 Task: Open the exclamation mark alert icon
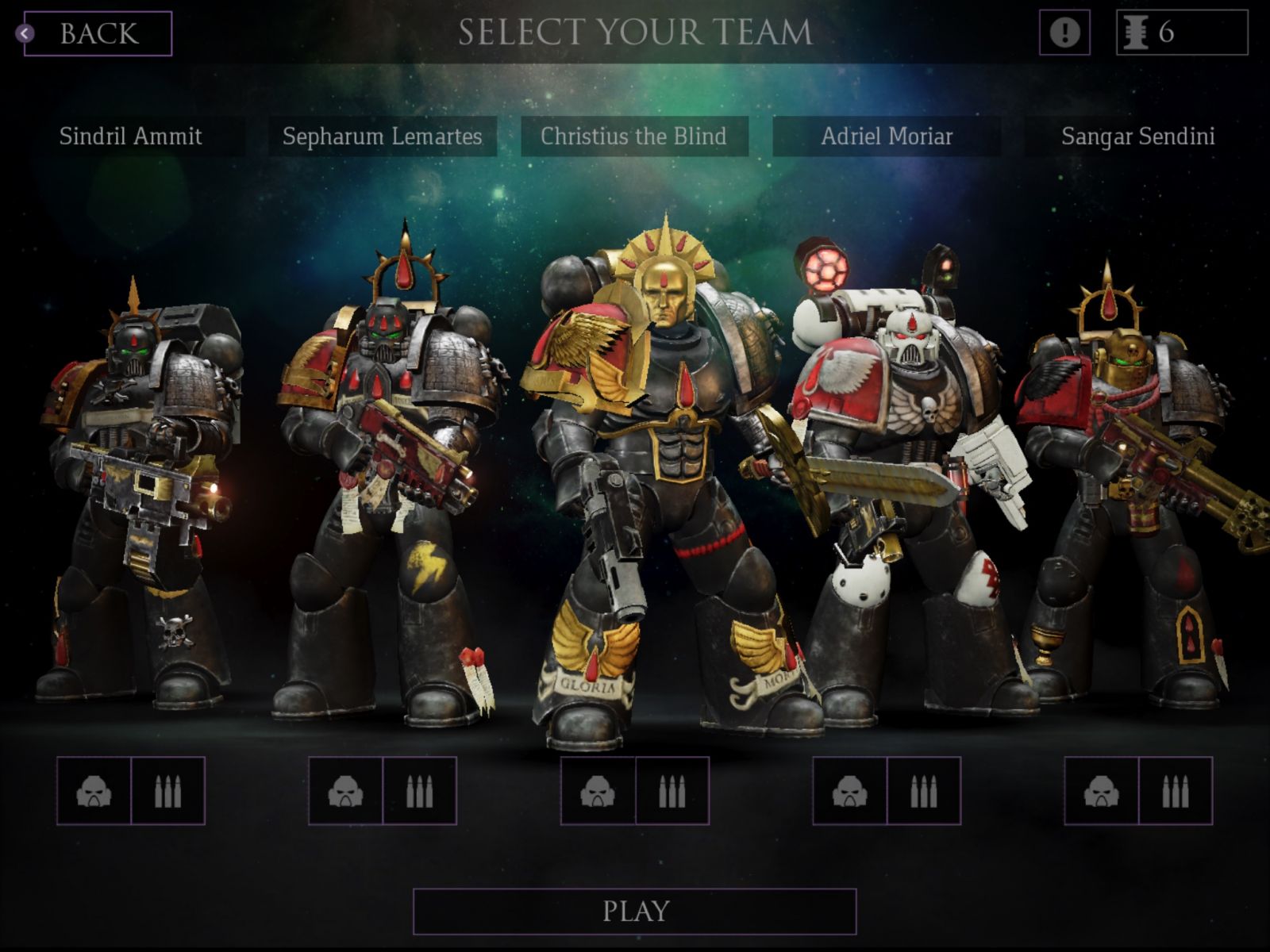pyautogui.click(x=1064, y=33)
